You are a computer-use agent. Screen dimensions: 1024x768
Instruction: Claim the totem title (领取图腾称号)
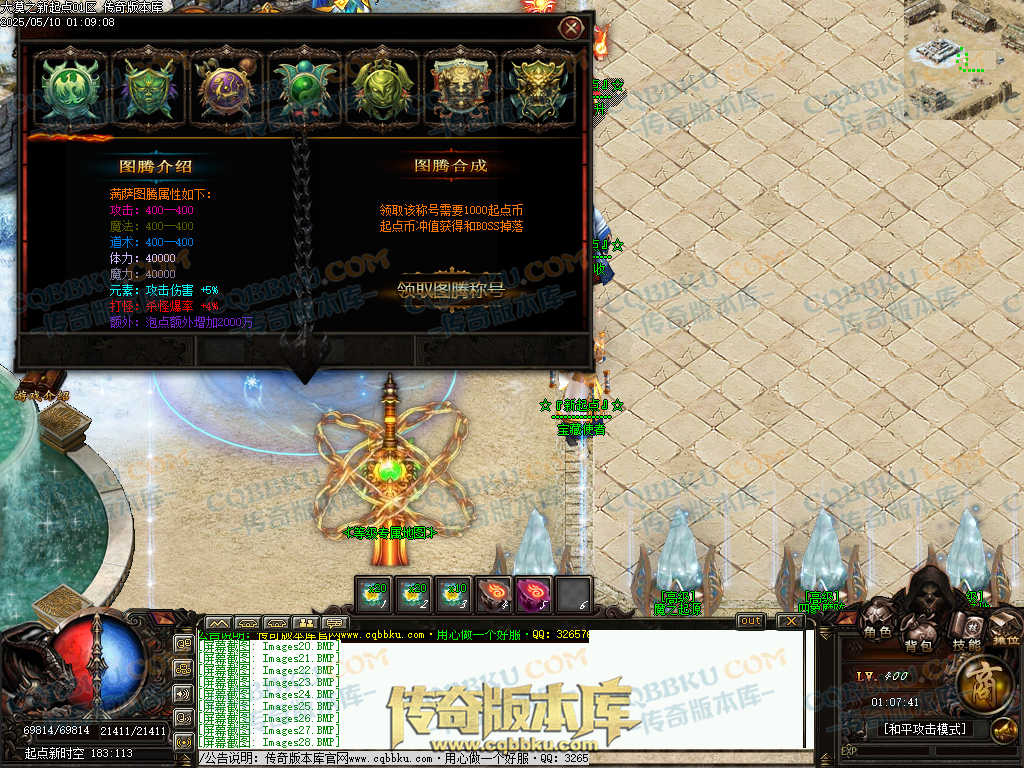click(x=451, y=290)
